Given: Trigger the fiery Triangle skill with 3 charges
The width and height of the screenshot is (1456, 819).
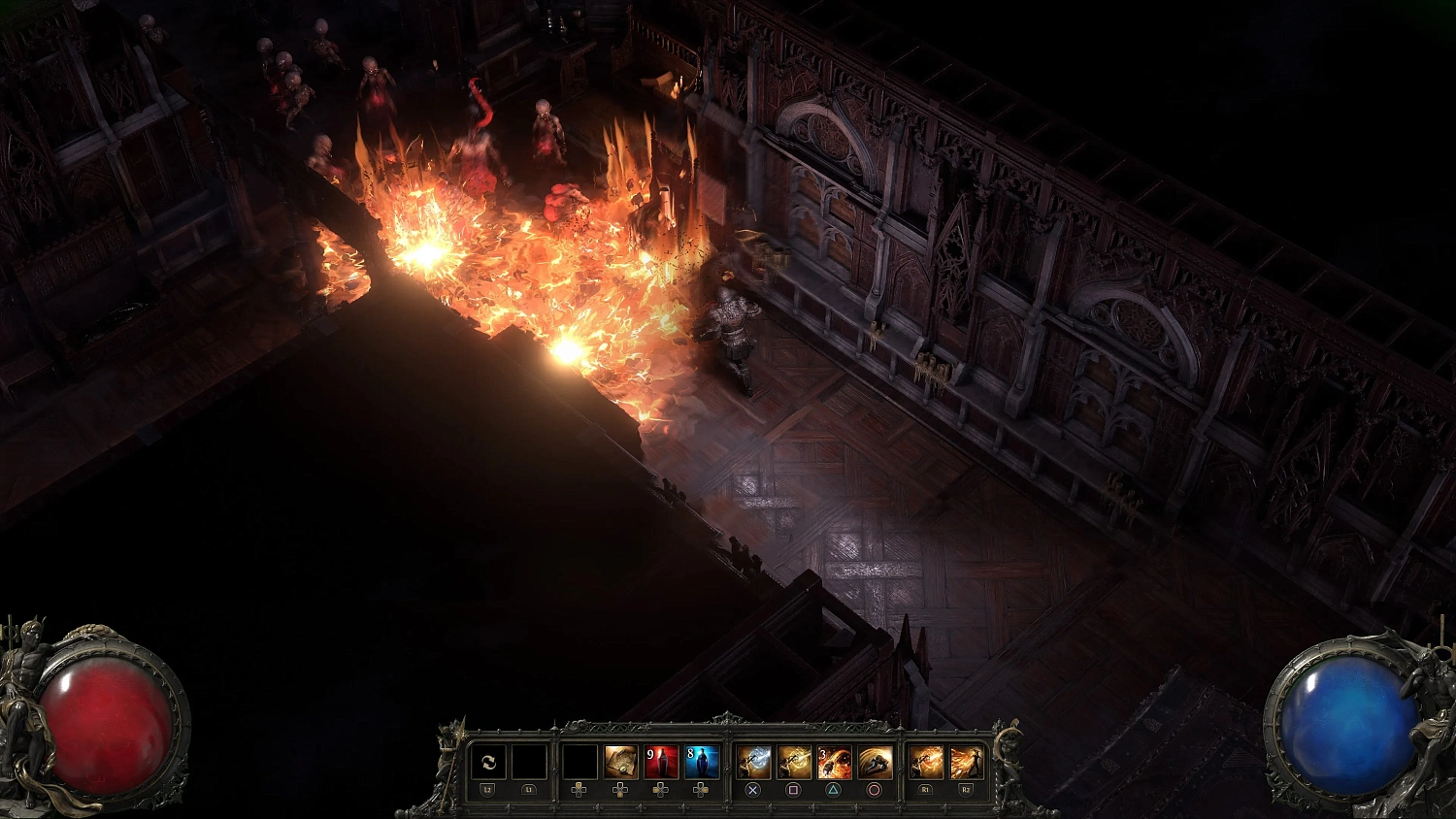Looking at the screenshot, I should point(833,761).
